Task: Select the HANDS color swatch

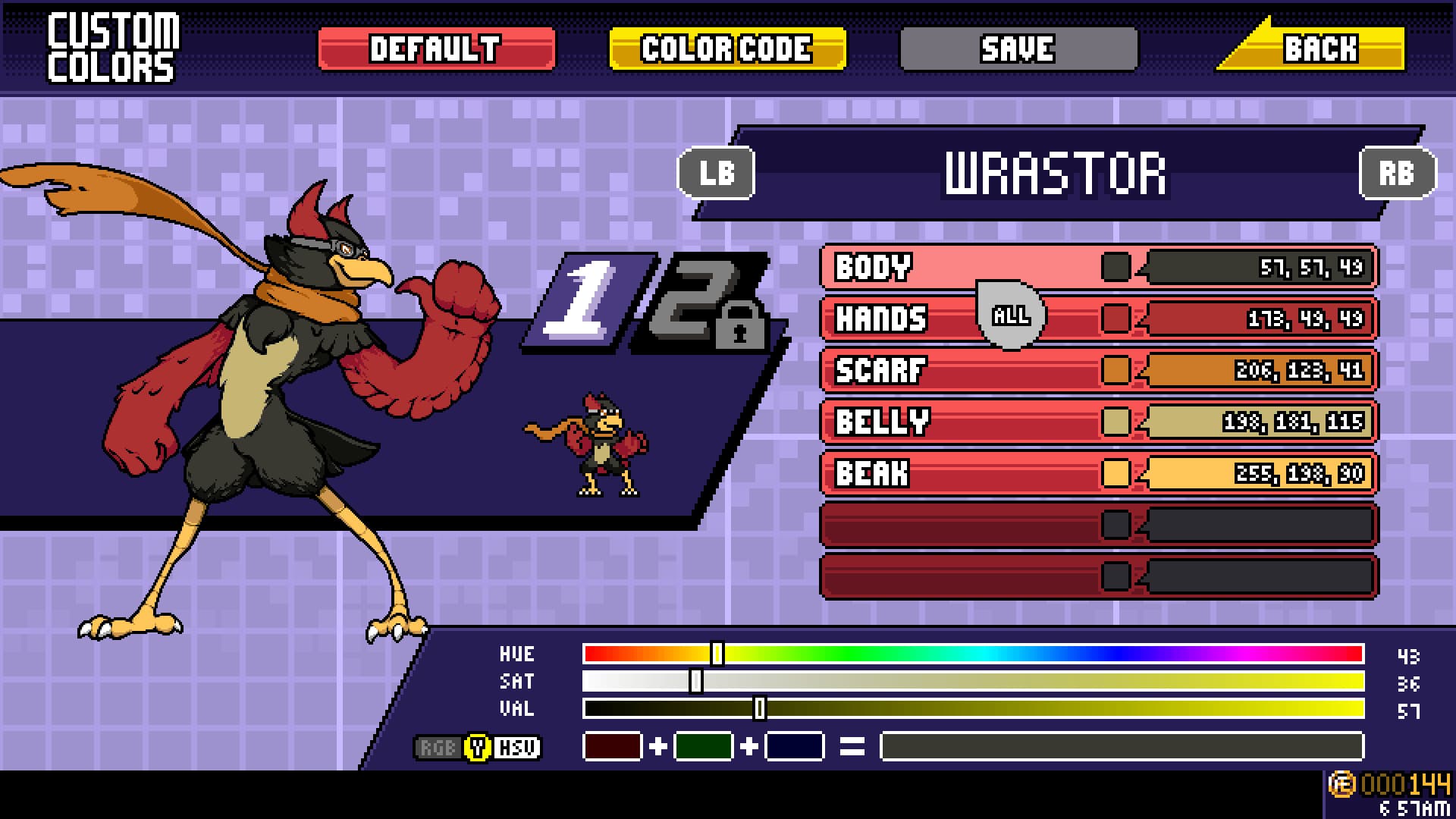Action: pyautogui.click(x=1115, y=319)
